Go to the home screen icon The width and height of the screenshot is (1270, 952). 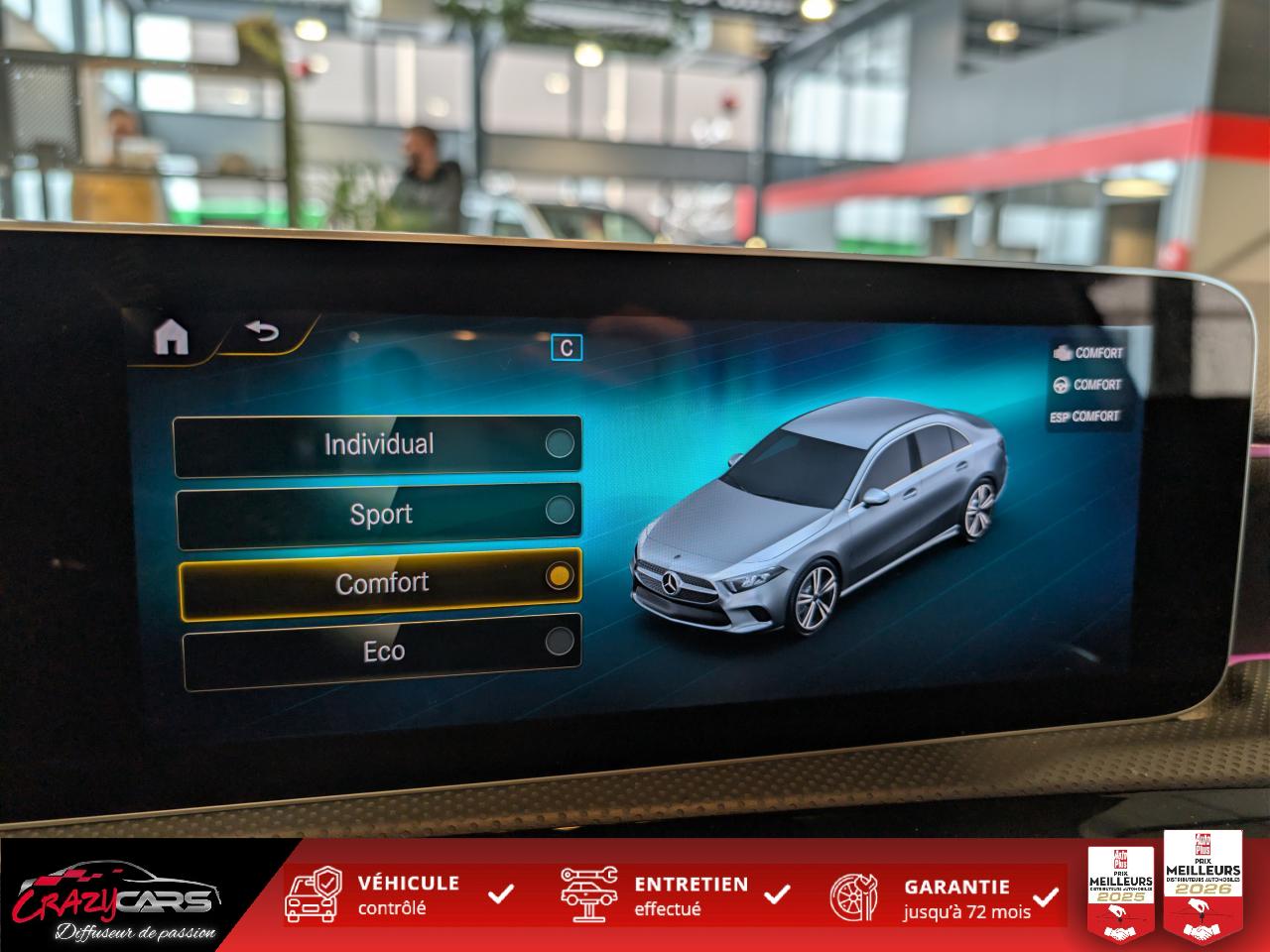(x=171, y=338)
